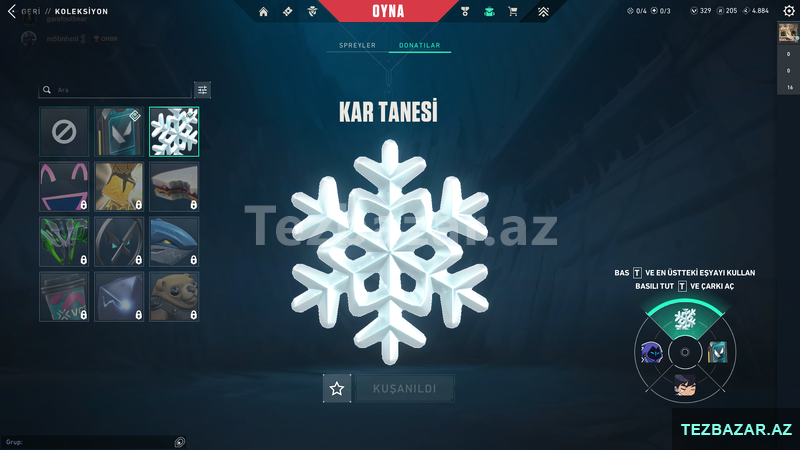Click the Kuşanıldı equipped button
Screen dimensions: 800x450
[405, 389]
